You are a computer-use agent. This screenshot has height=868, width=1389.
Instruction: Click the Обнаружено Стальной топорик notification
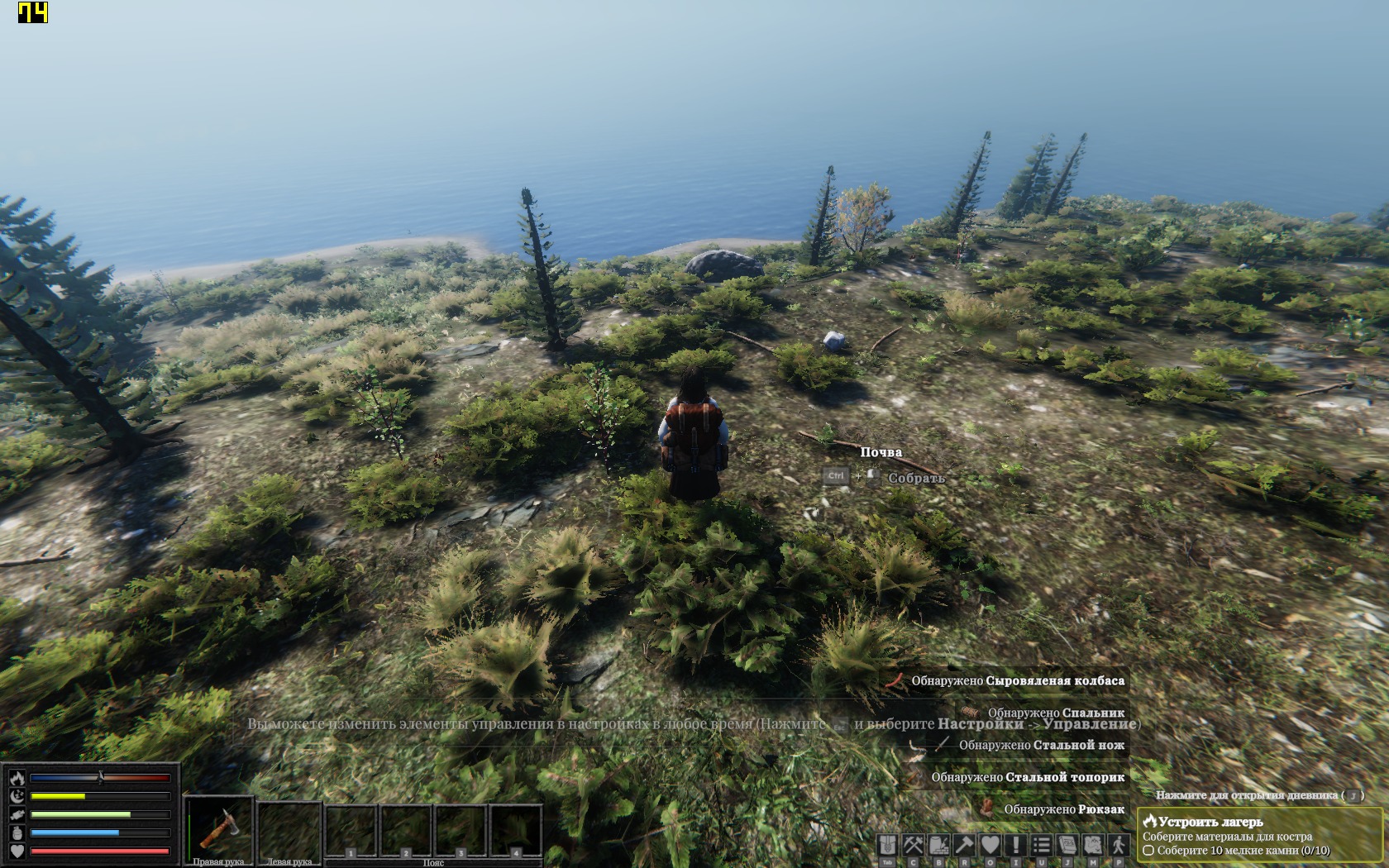pyautogui.click(x=1027, y=777)
